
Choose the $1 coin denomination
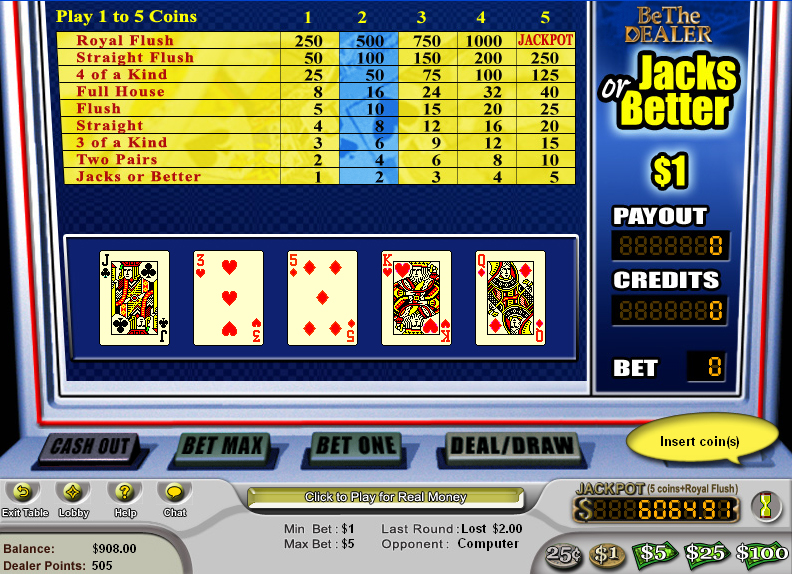(607, 553)
